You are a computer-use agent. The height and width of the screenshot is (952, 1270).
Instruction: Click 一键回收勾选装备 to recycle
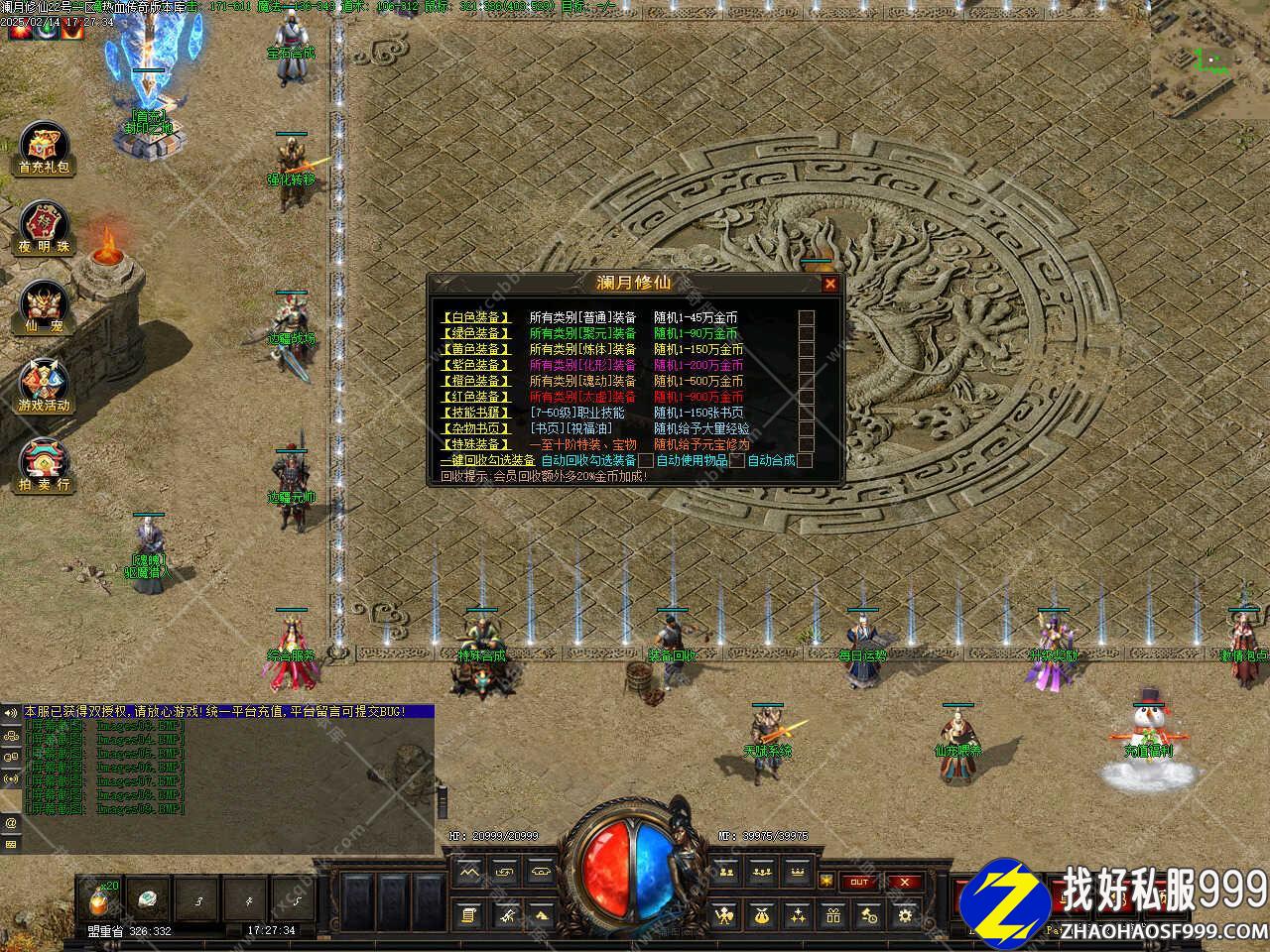[x=488, y=460]
